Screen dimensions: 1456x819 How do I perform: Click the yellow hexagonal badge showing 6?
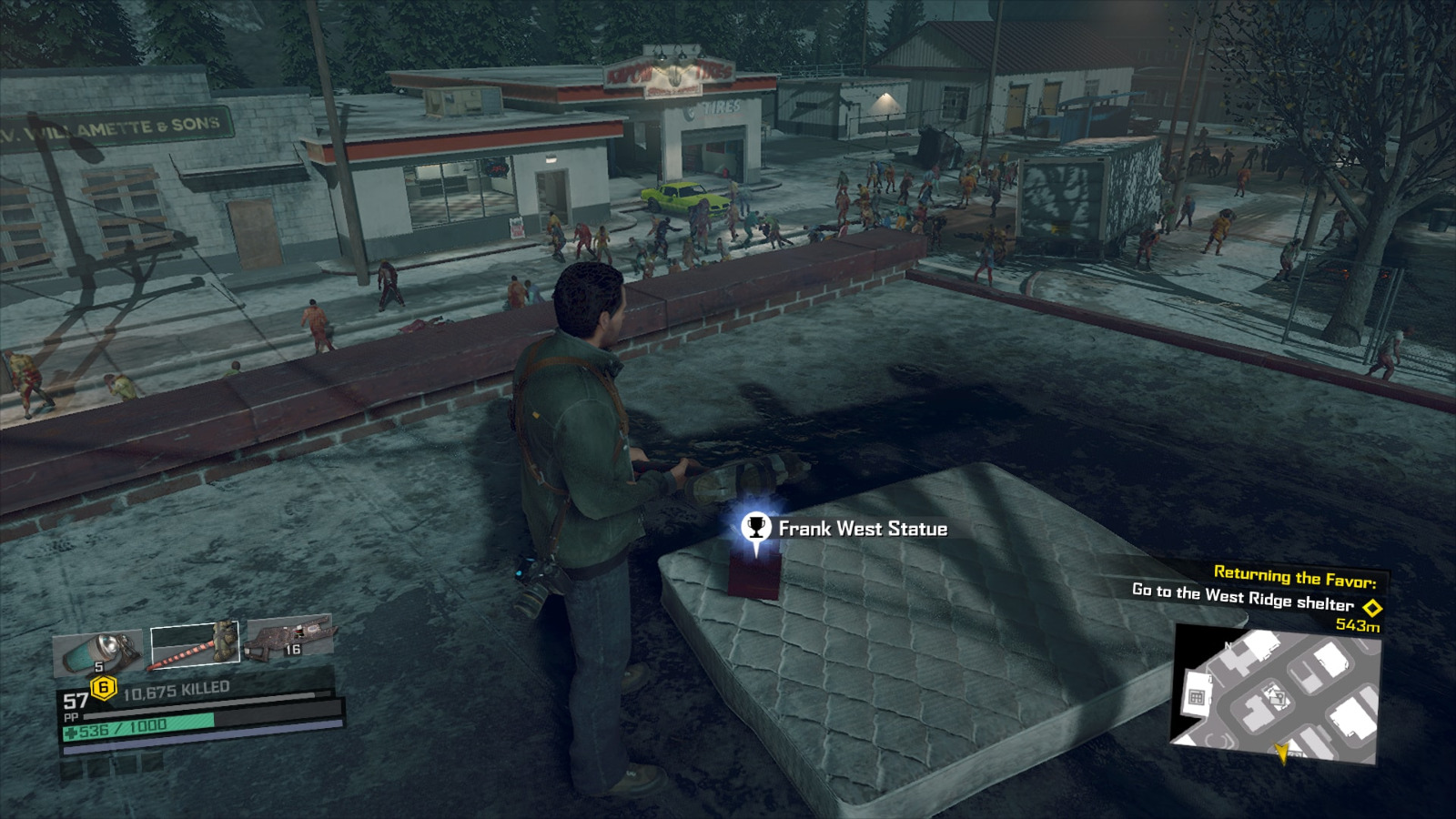coord(102,687)
